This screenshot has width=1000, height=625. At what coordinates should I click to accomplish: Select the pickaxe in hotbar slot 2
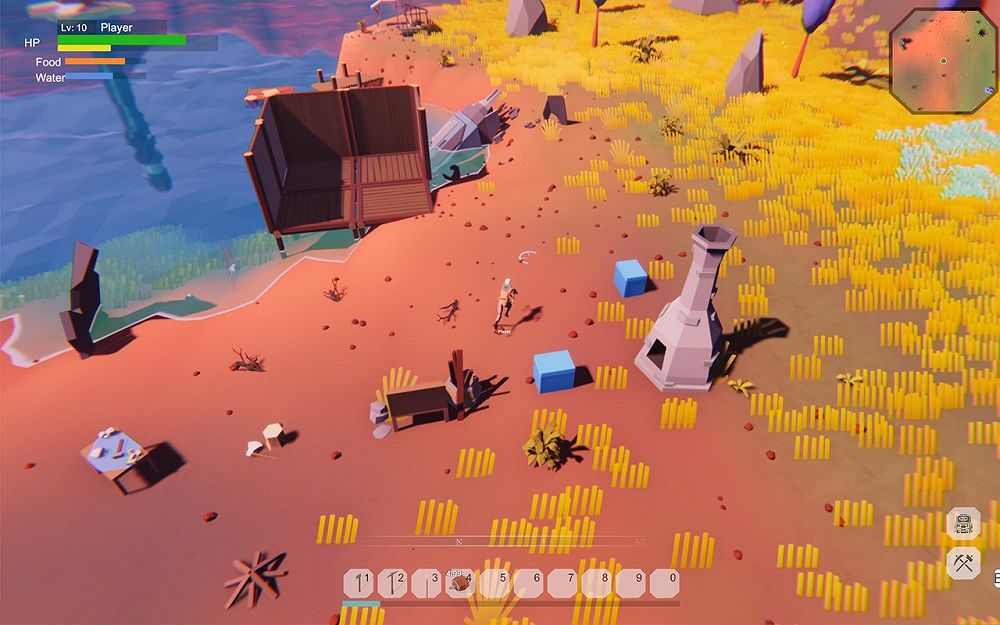point(393,583)
